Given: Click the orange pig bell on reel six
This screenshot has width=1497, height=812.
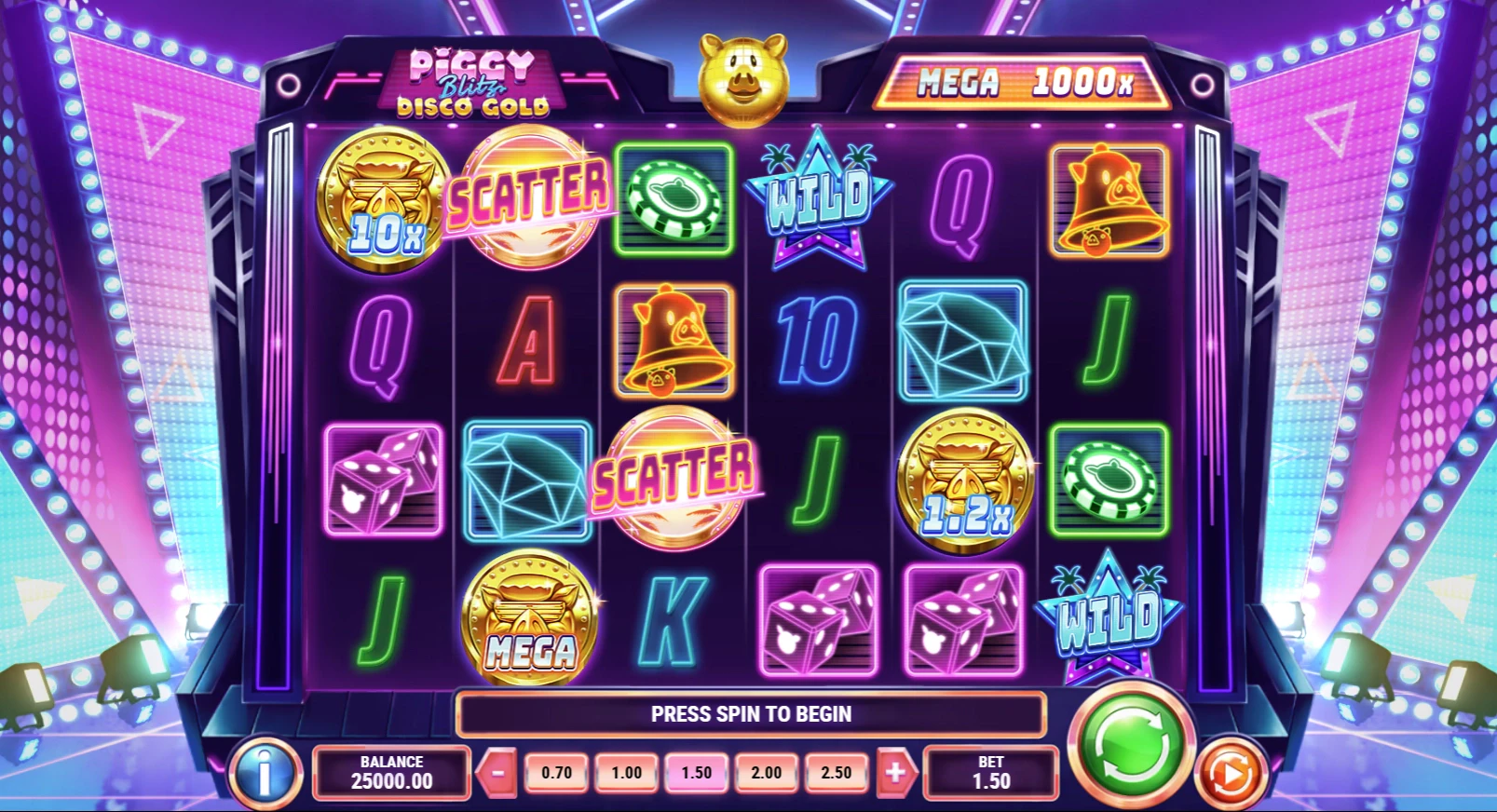Looking at the screenshot, I should tap(1109, 200).
